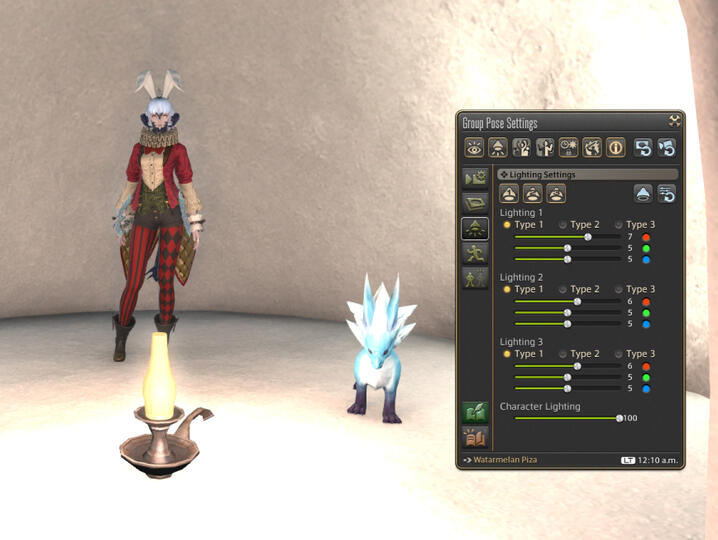Image resolution: width=718 pixels, height=540 pixels.
Task: Choose Type 3 for Lighting 3
Action: click(618, 354)
